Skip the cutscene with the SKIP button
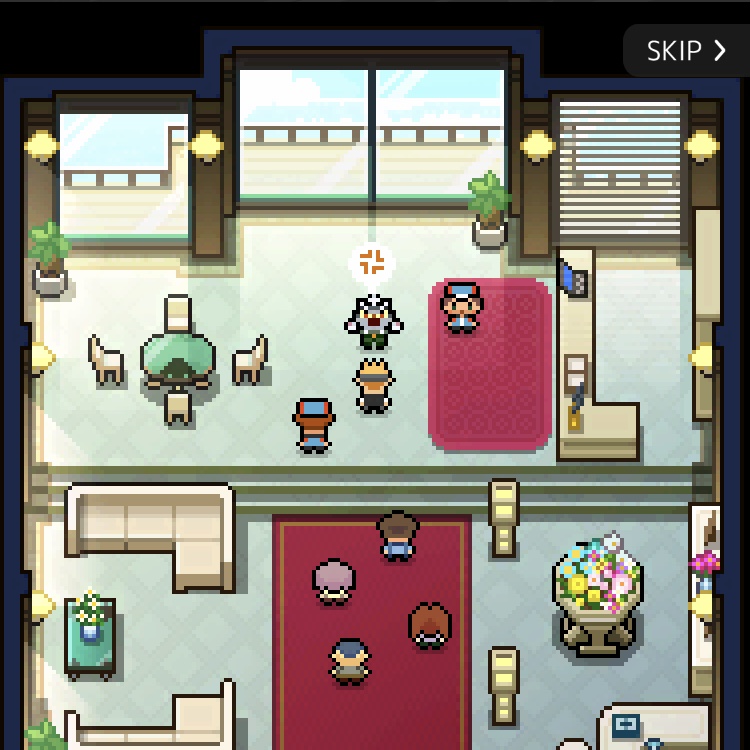The image size is (750, 750). coord(686,51)
